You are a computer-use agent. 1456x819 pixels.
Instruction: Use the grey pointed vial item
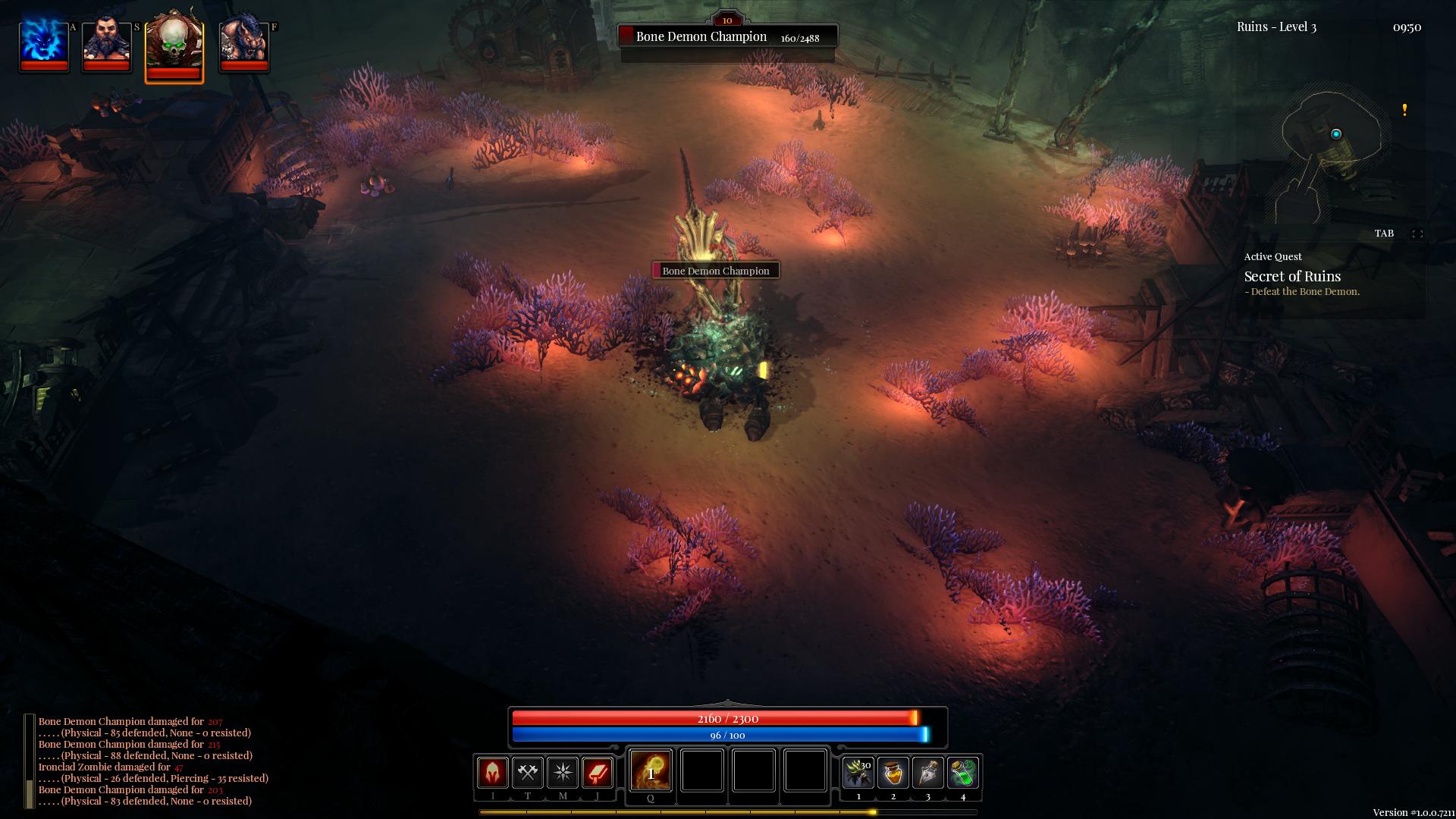(928, 773)
